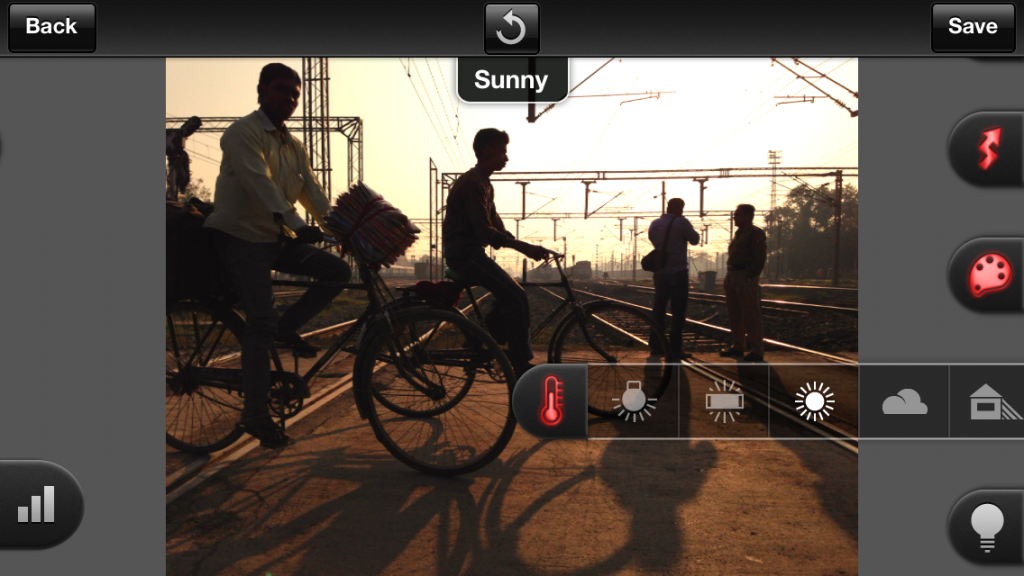The width and height of the screenshot is (1024, 576).
Task: Apply the Cloudy cloud preset
Action: click(904, 402)
